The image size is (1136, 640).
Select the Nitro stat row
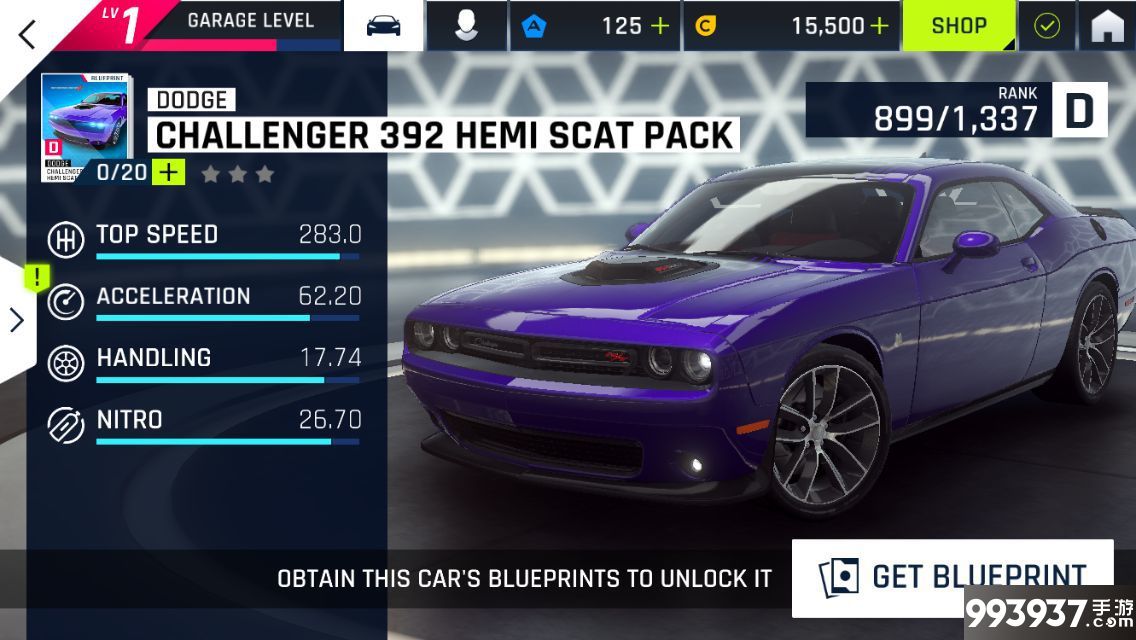point(204,423)
